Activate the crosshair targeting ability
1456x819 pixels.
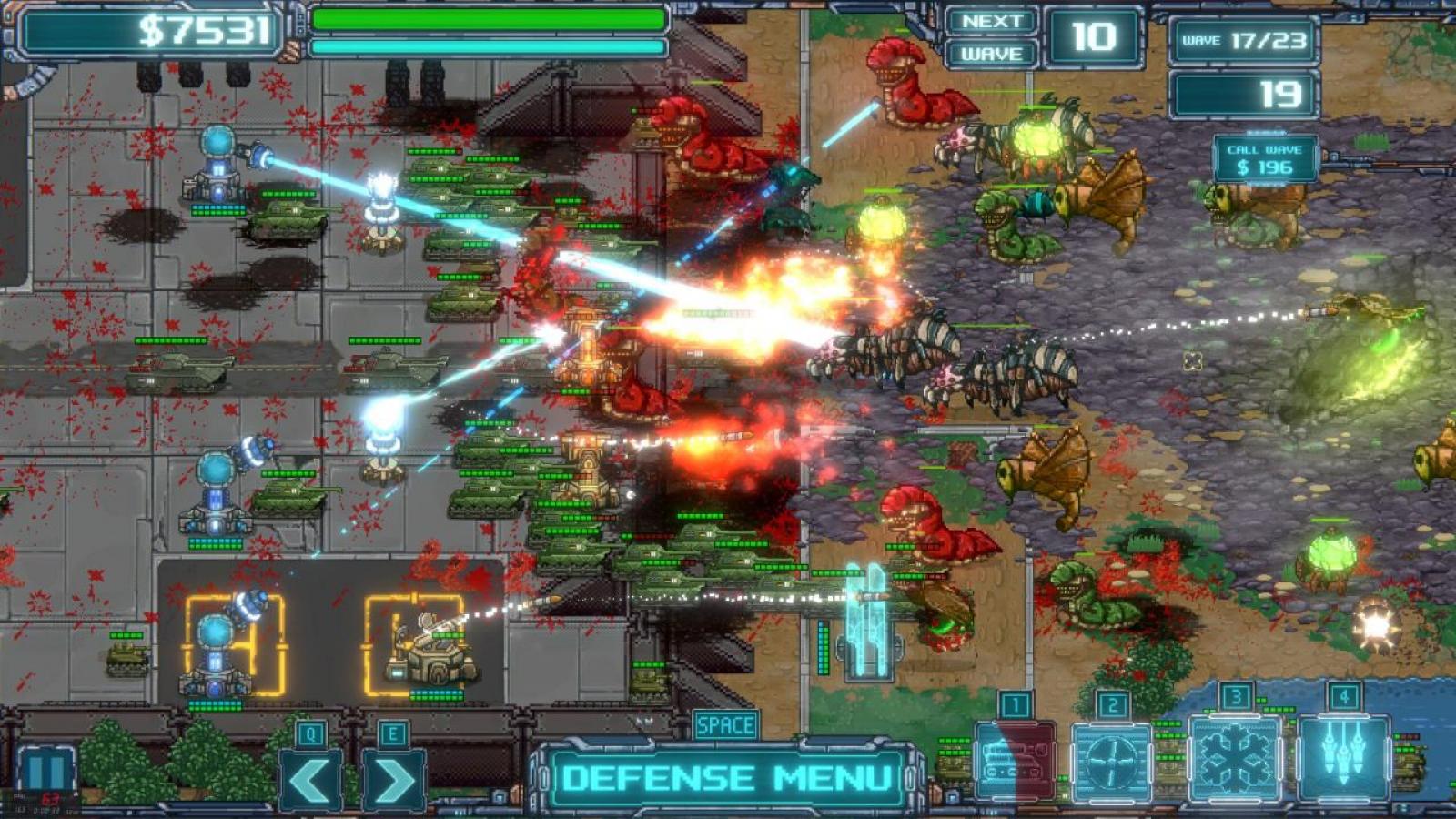[1112, 761]
